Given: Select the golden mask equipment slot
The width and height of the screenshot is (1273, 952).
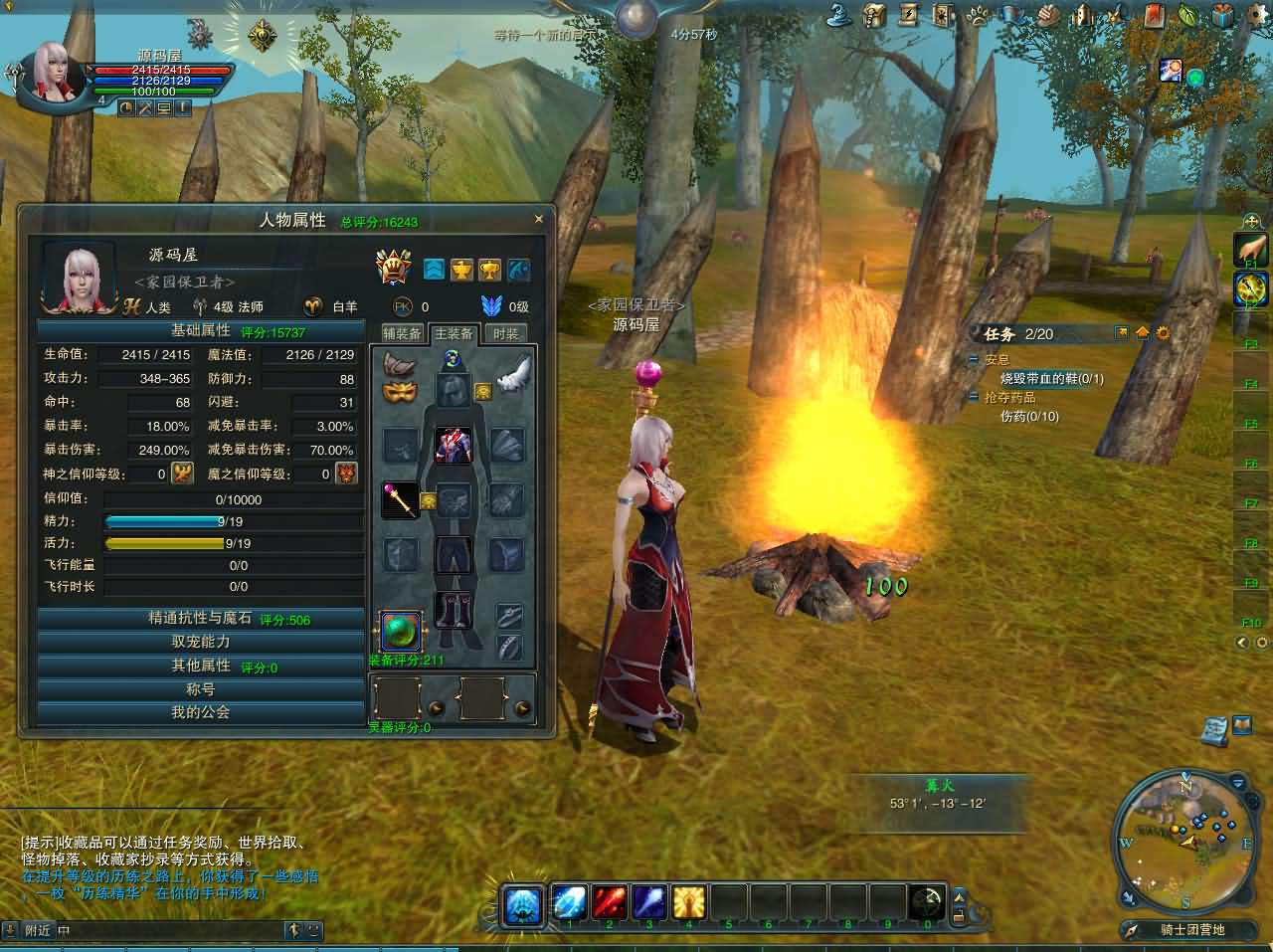Looking at the screenshot, I should click(400, 392).
